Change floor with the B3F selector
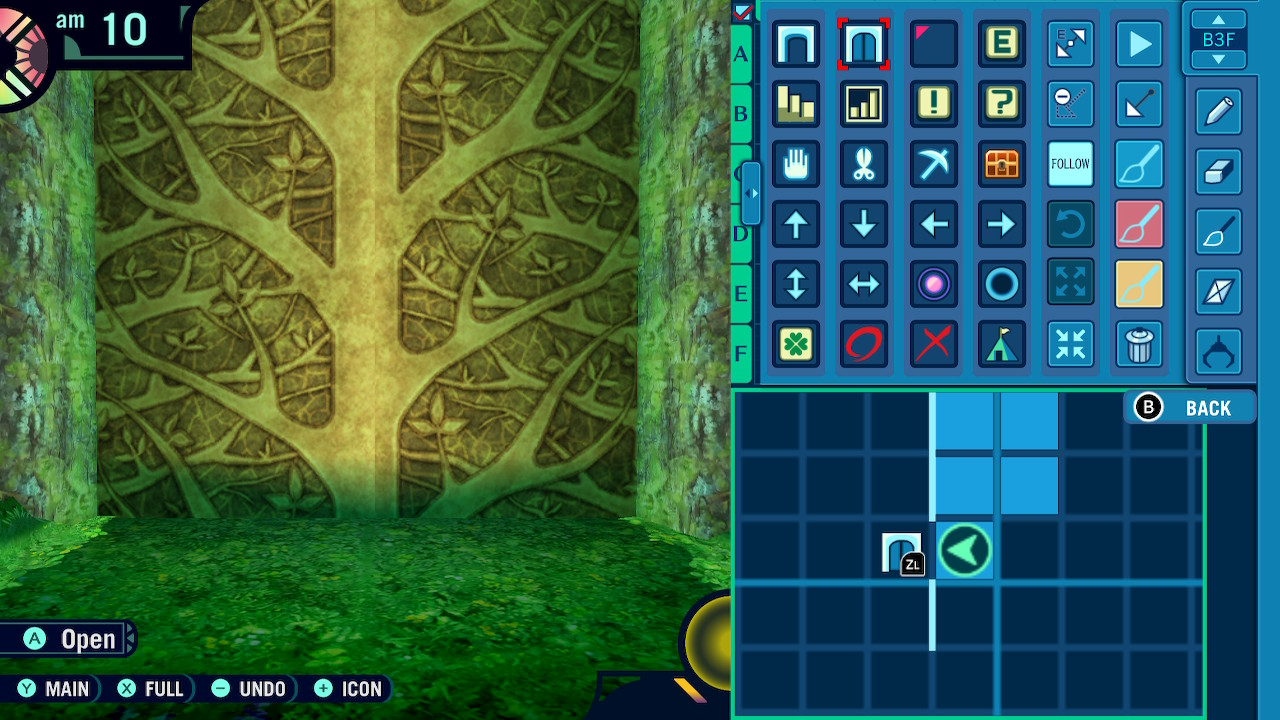Screen dimensions: 1280x720 click(1219, 40)
